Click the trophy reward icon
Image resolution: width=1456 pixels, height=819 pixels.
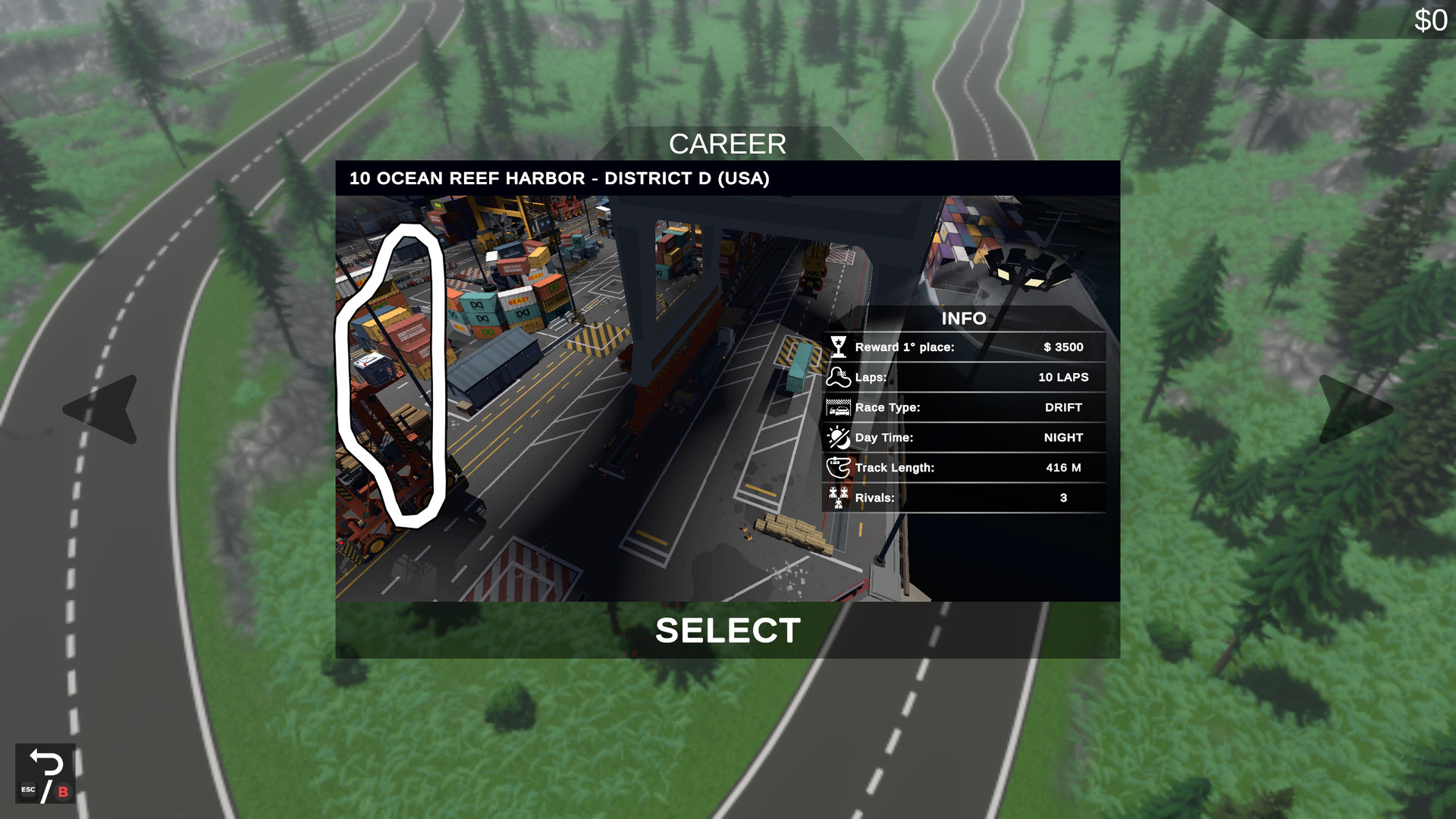click(838, 347)
